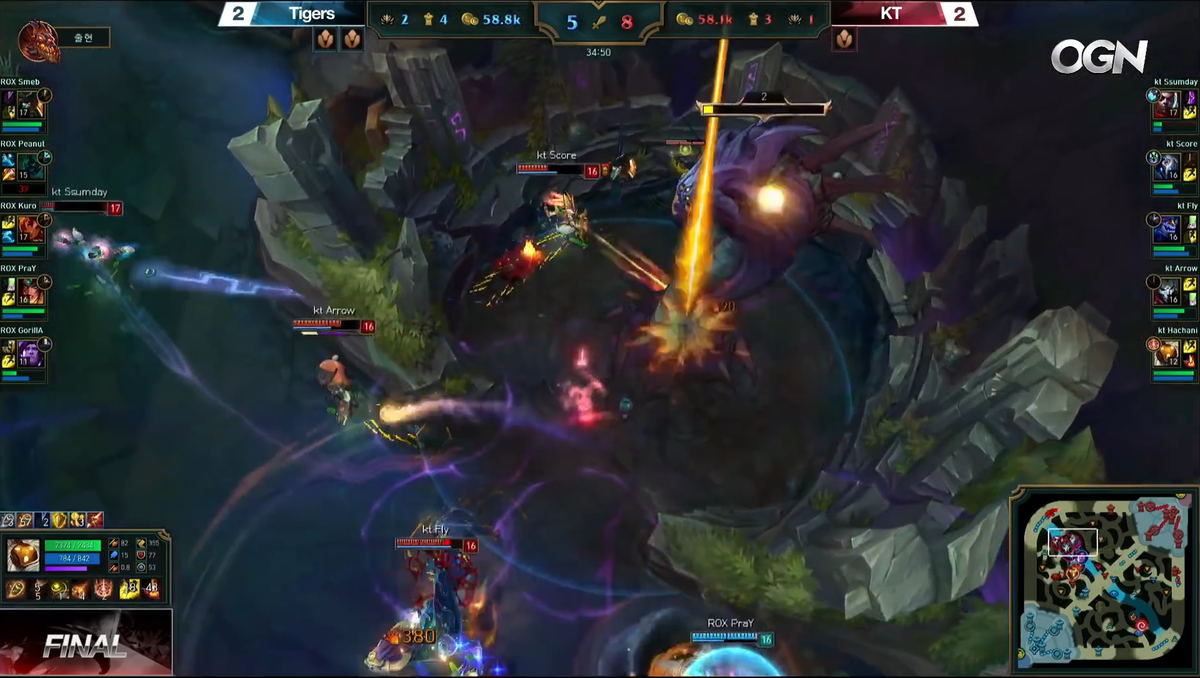The width and height of the screenshot is (1200, 678).
Task: Select kt Score's champion portrait
Action: coord(1167,166)
